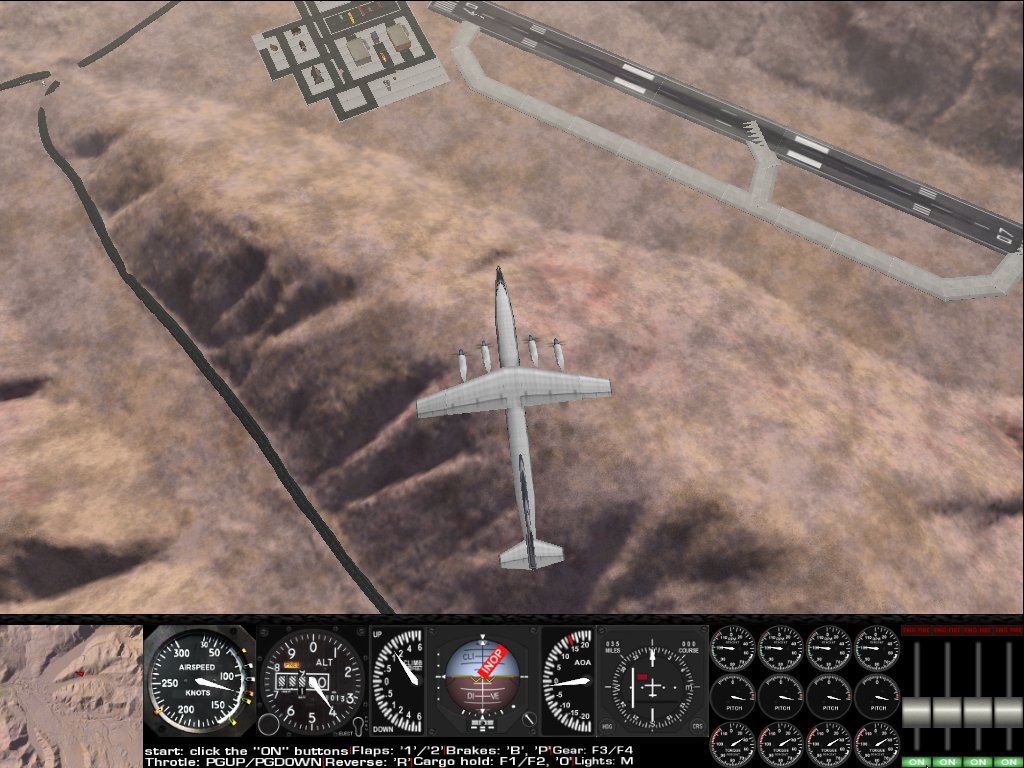Click the engine 1 throttle lever handle
The height and width of the screenshot is (768, 1024).
[x=917, y=712]
